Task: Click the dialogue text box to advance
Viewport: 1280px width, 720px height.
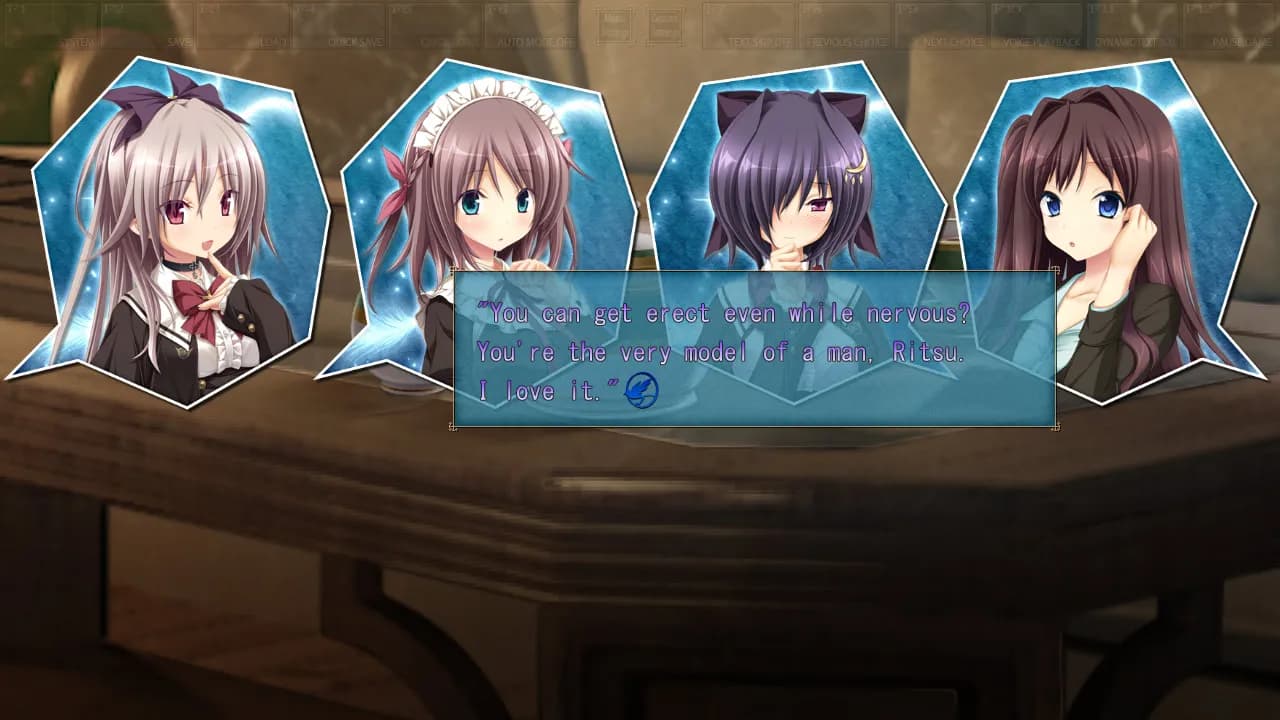Action: (x=755, y=350)
